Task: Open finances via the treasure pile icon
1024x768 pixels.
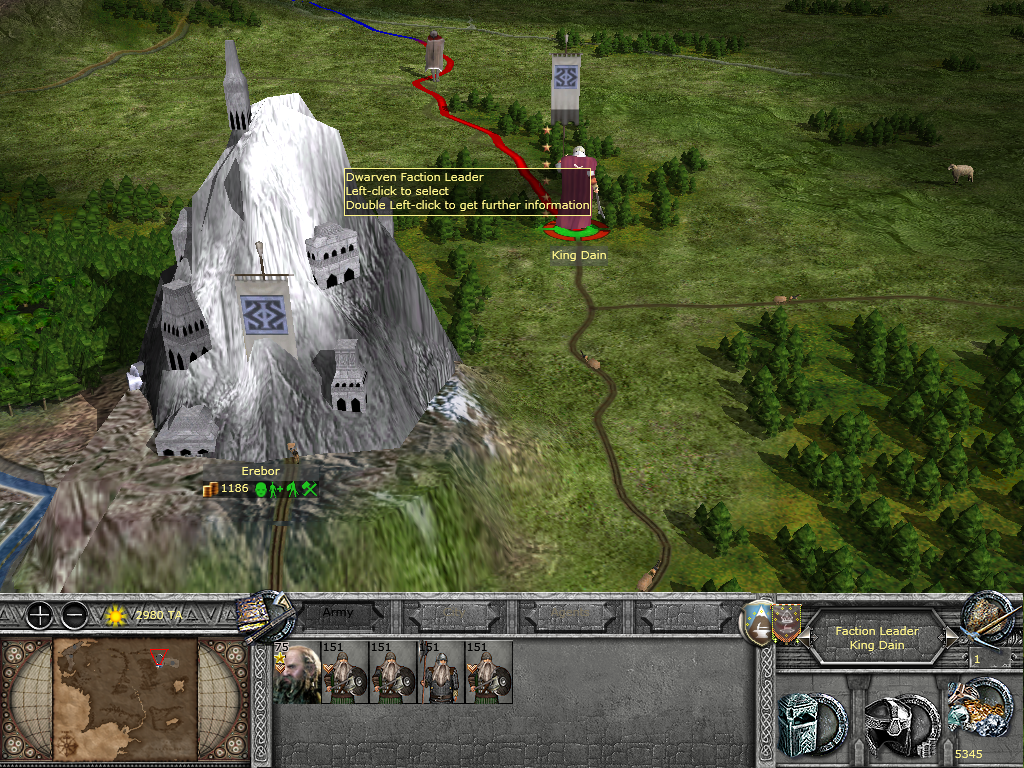Action: (978, 710)
